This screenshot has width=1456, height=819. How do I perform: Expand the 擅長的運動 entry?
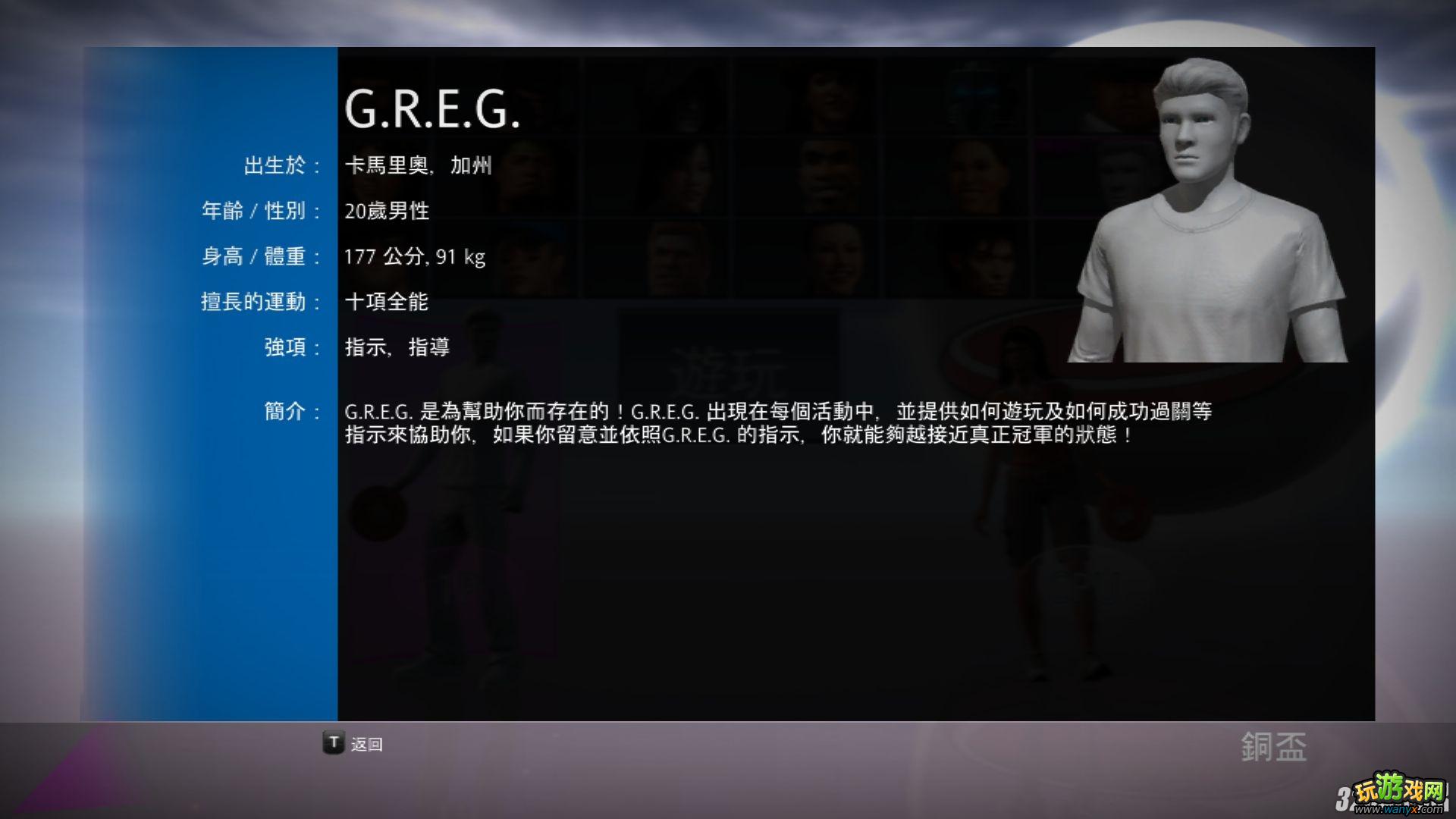(262, 302)
